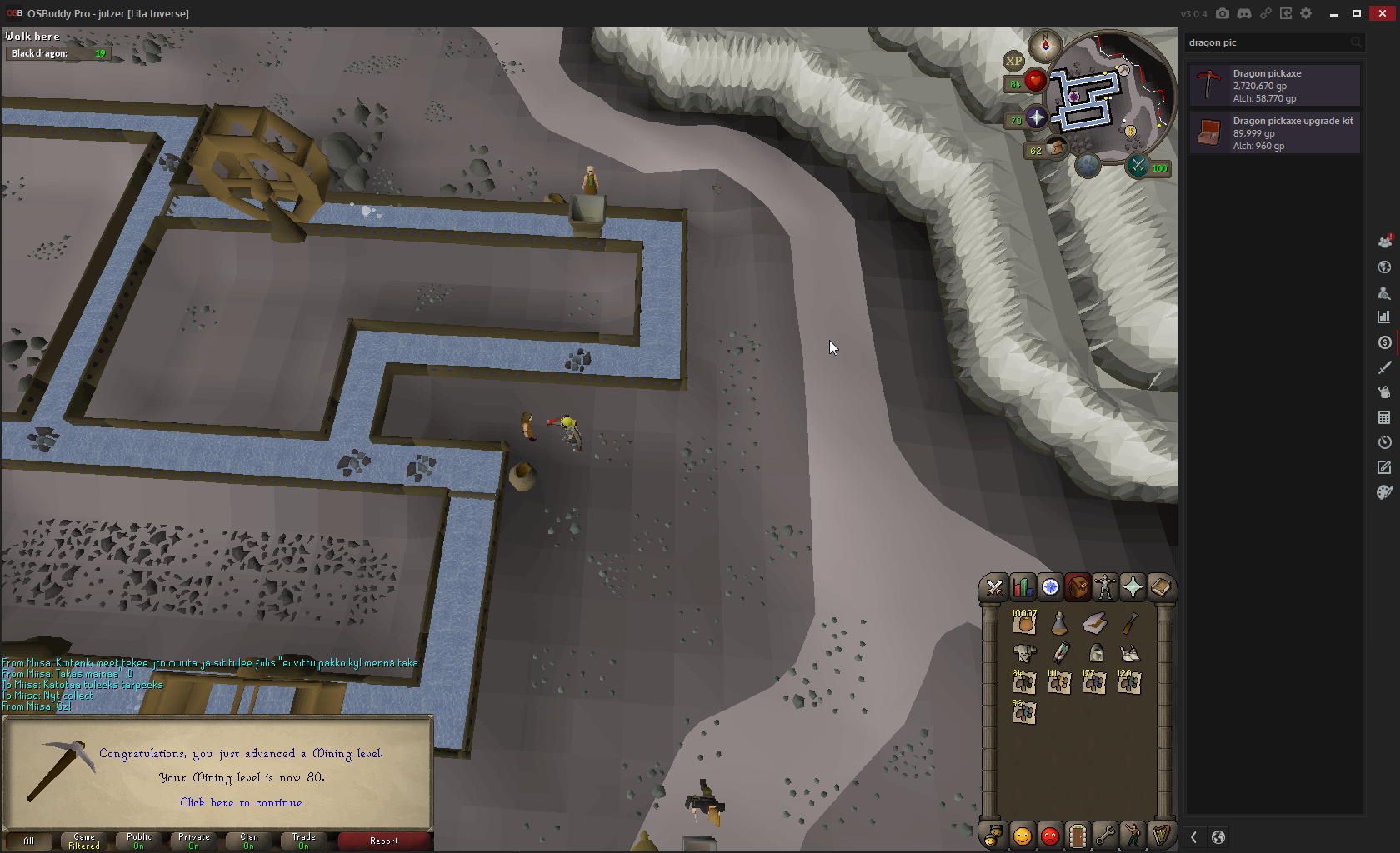1400x853 pixels.
Task: Switch to the Skills stats tab
Action: pos(1022,588)
